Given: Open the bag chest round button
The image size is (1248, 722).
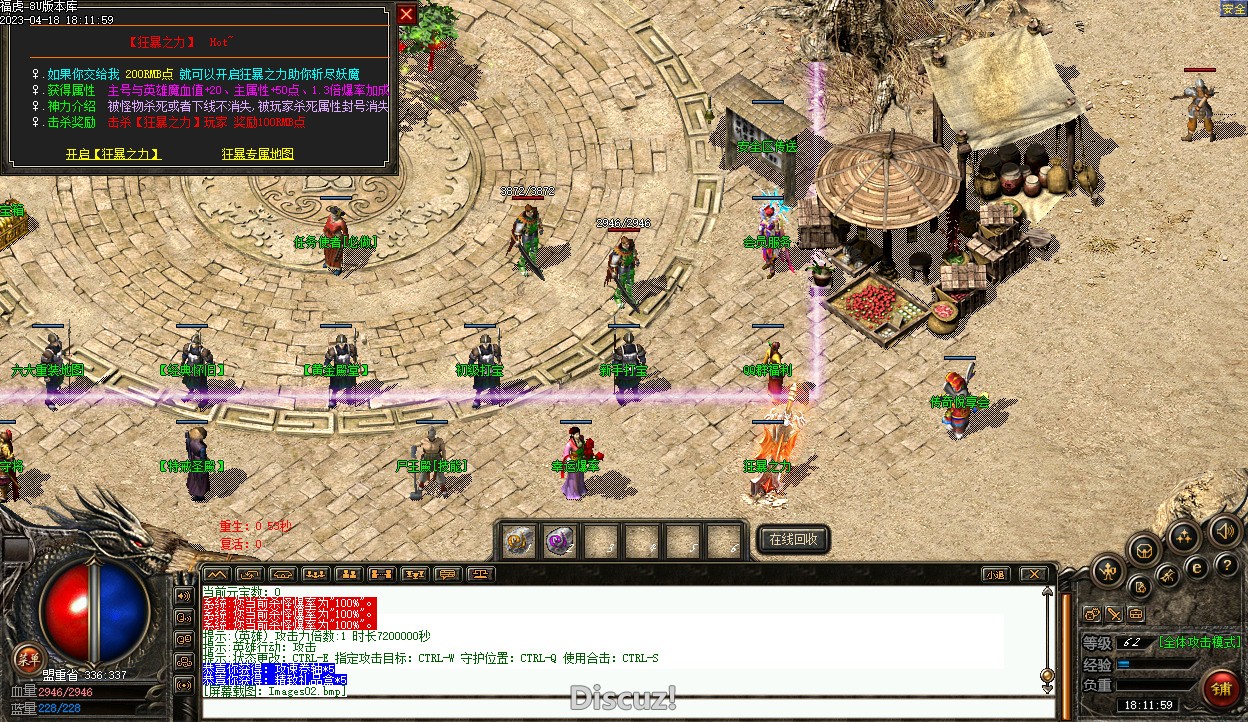Looking at the screenshot, I should click(x=1145, y=550).
